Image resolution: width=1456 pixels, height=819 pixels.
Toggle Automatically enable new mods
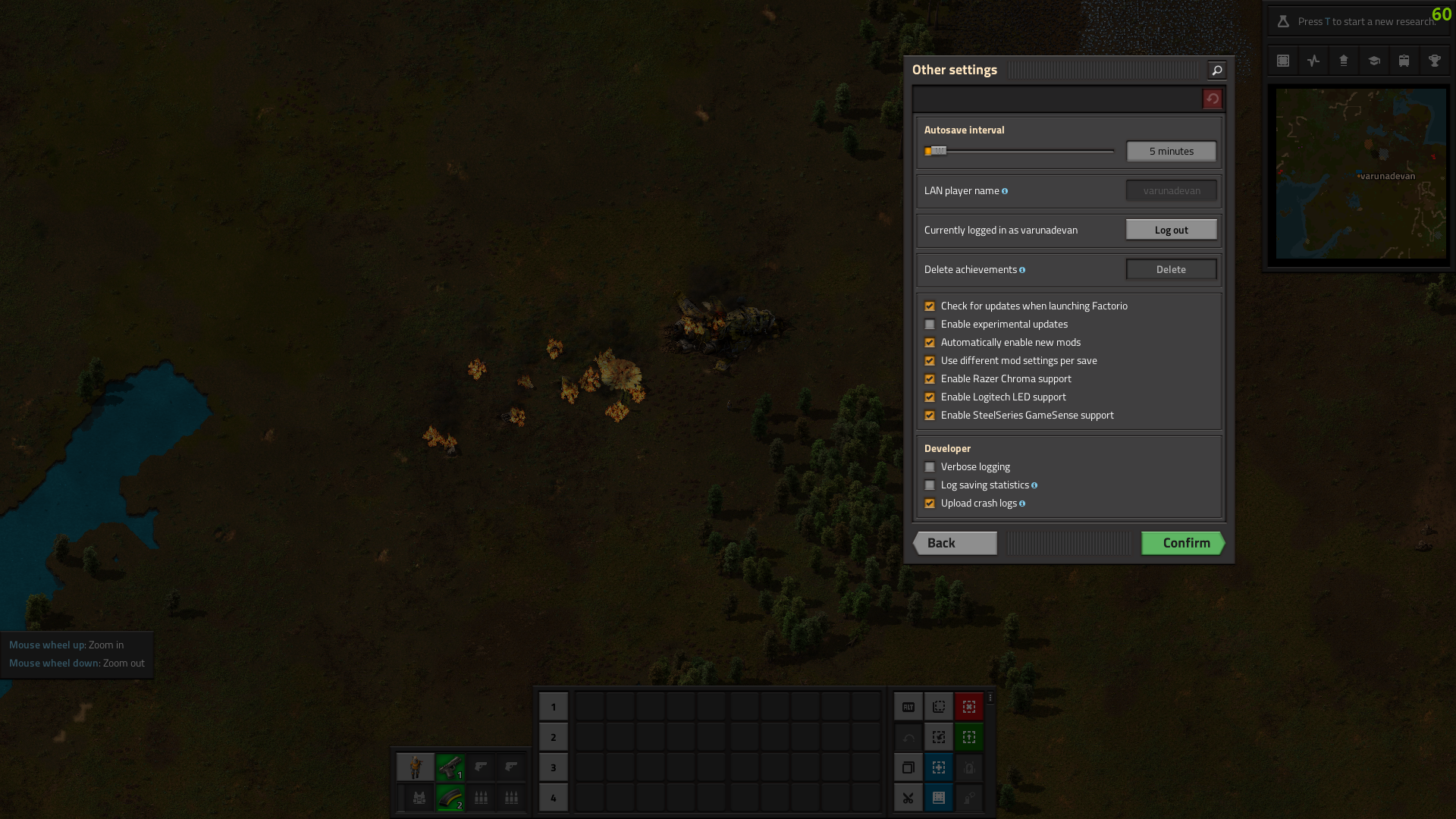pyautogui.click(x=930, y=343)
